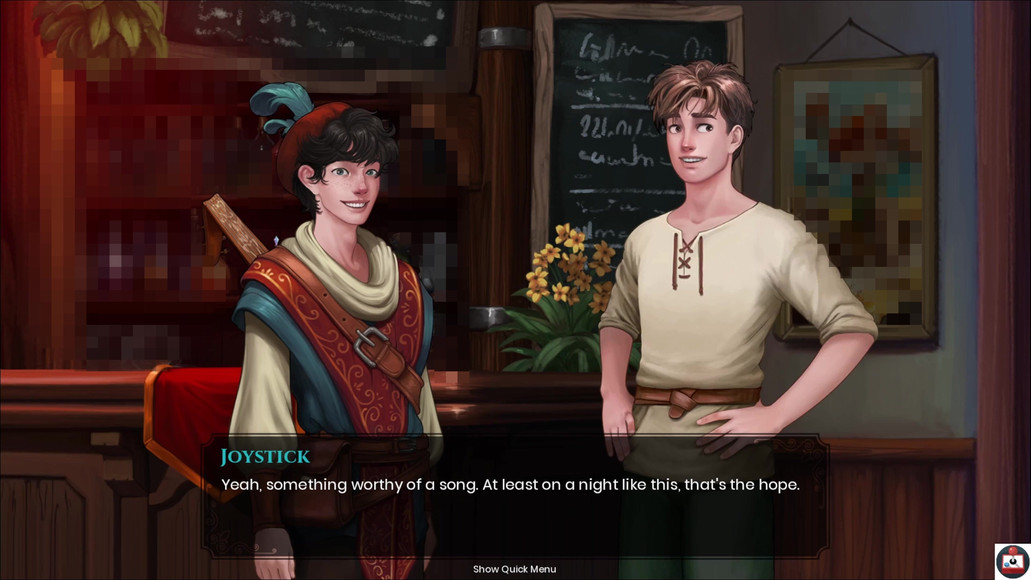
Task: Show the Quick Menu
Action: (x=514, y=569)
